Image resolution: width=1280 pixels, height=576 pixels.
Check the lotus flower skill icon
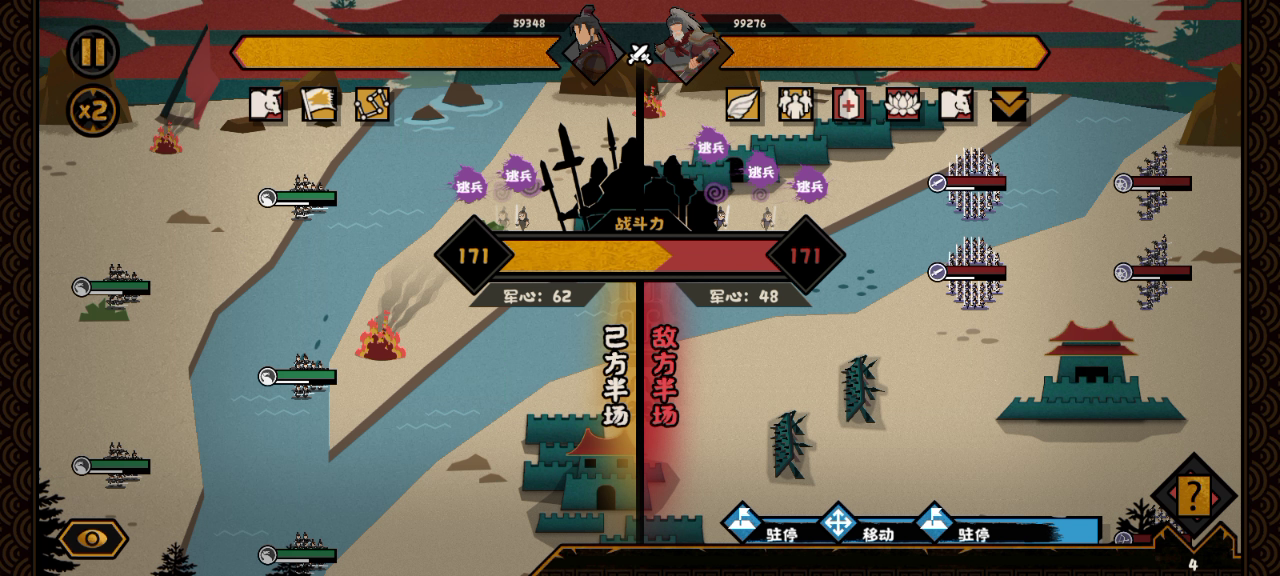pyautogui.click(x=902, y=104)
